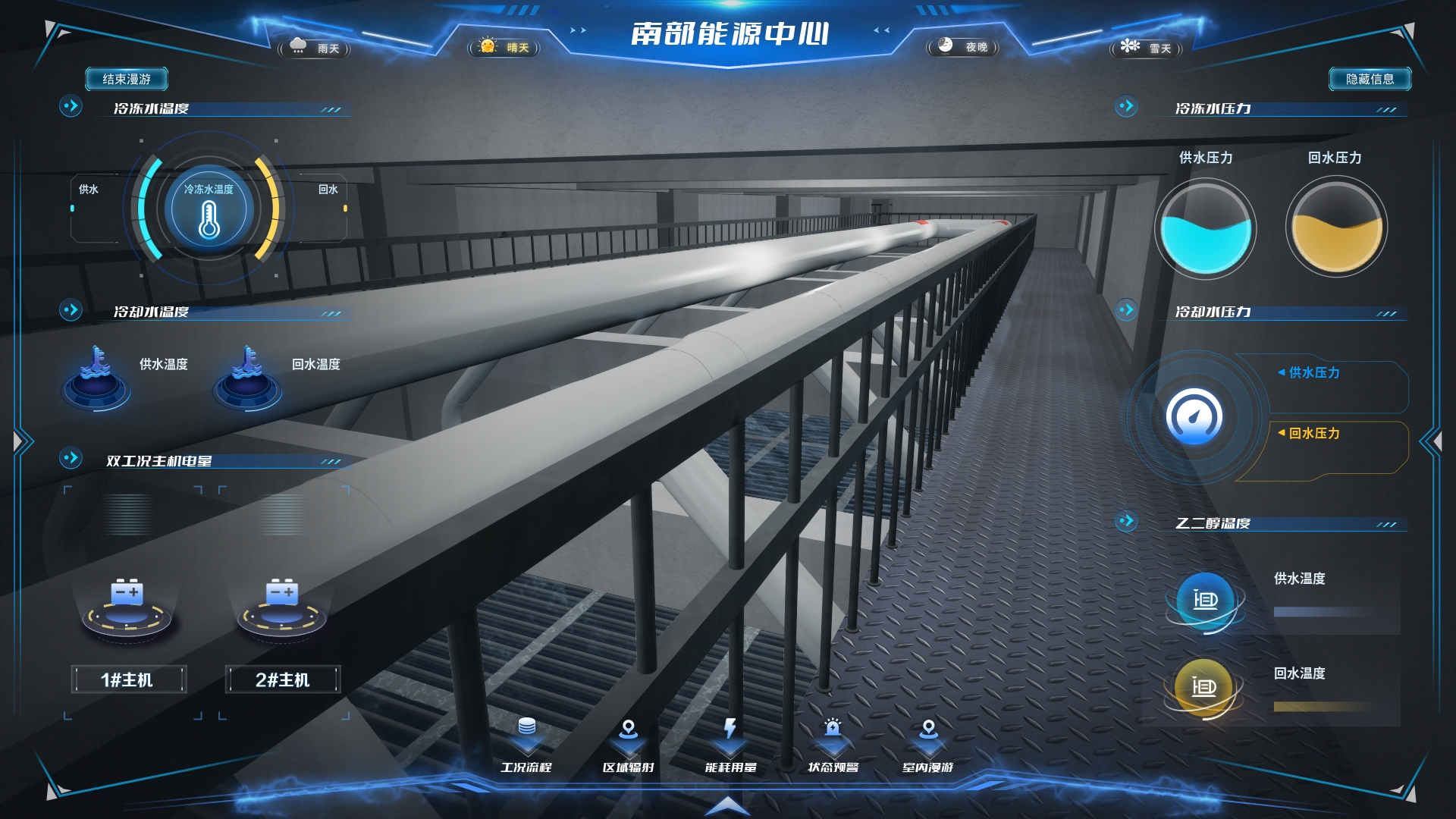Image resolution: width=1456 pixels, height=819 pixels.
Task: Switch weather to 雨天
Action: (315, 48)
